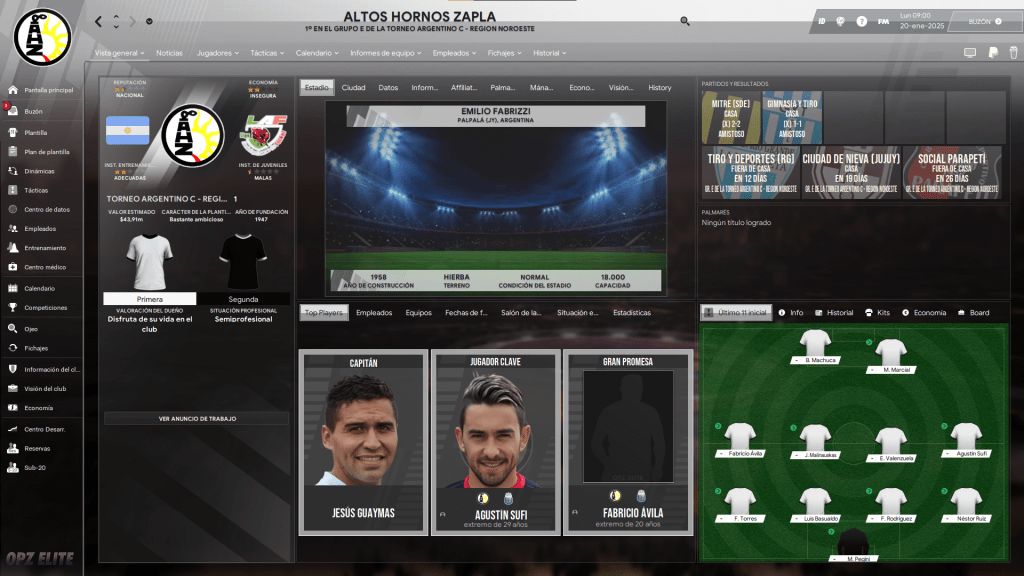Viewport: 1024px width, 576px height.
Task: Select the Board tab
Action: 972,313
